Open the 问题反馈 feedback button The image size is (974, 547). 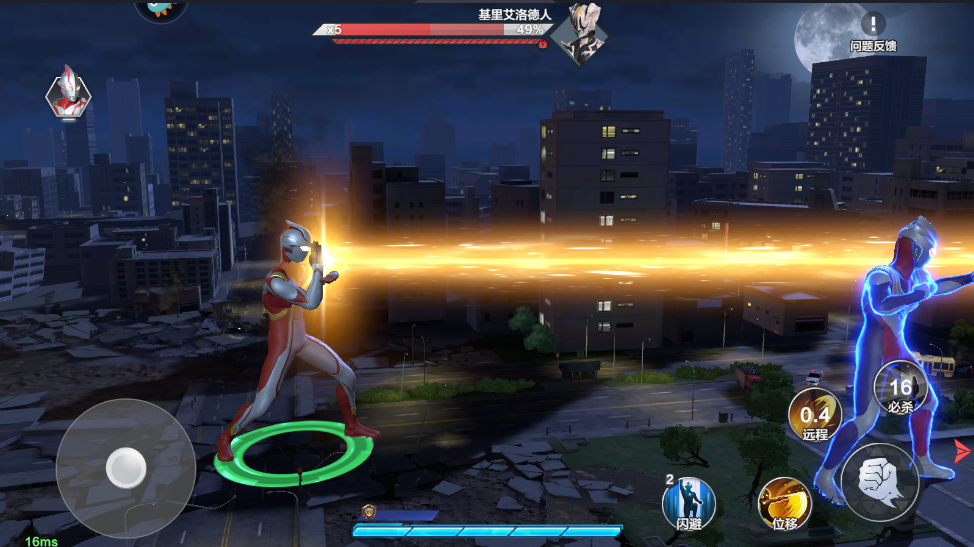point(873,30)
